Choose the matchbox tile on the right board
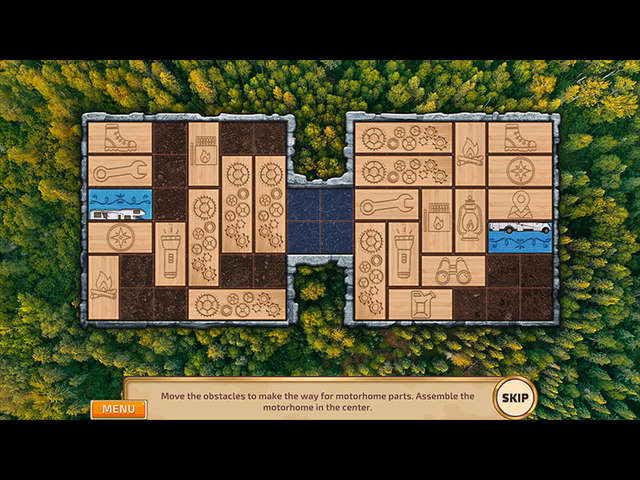Viewport: 640px width, 480px height. [x=437, y=221]
